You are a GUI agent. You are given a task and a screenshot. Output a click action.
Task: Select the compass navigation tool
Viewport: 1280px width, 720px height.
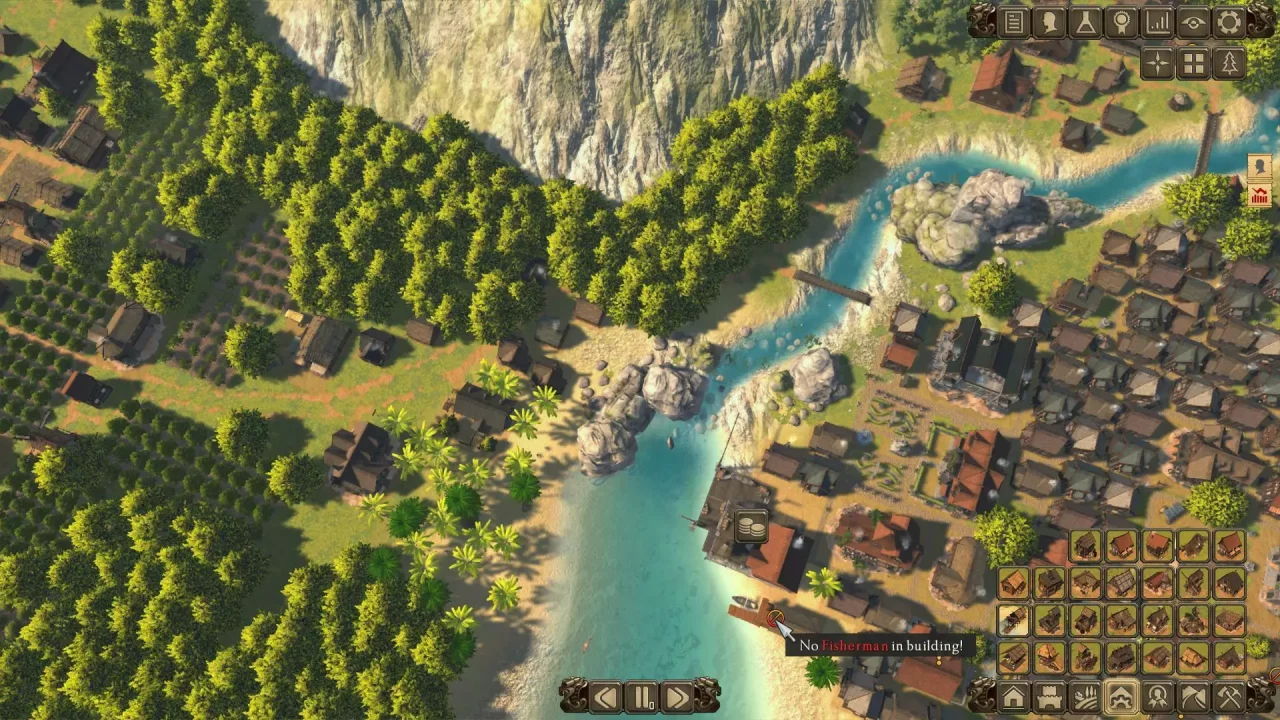(x=1156, y=63)
